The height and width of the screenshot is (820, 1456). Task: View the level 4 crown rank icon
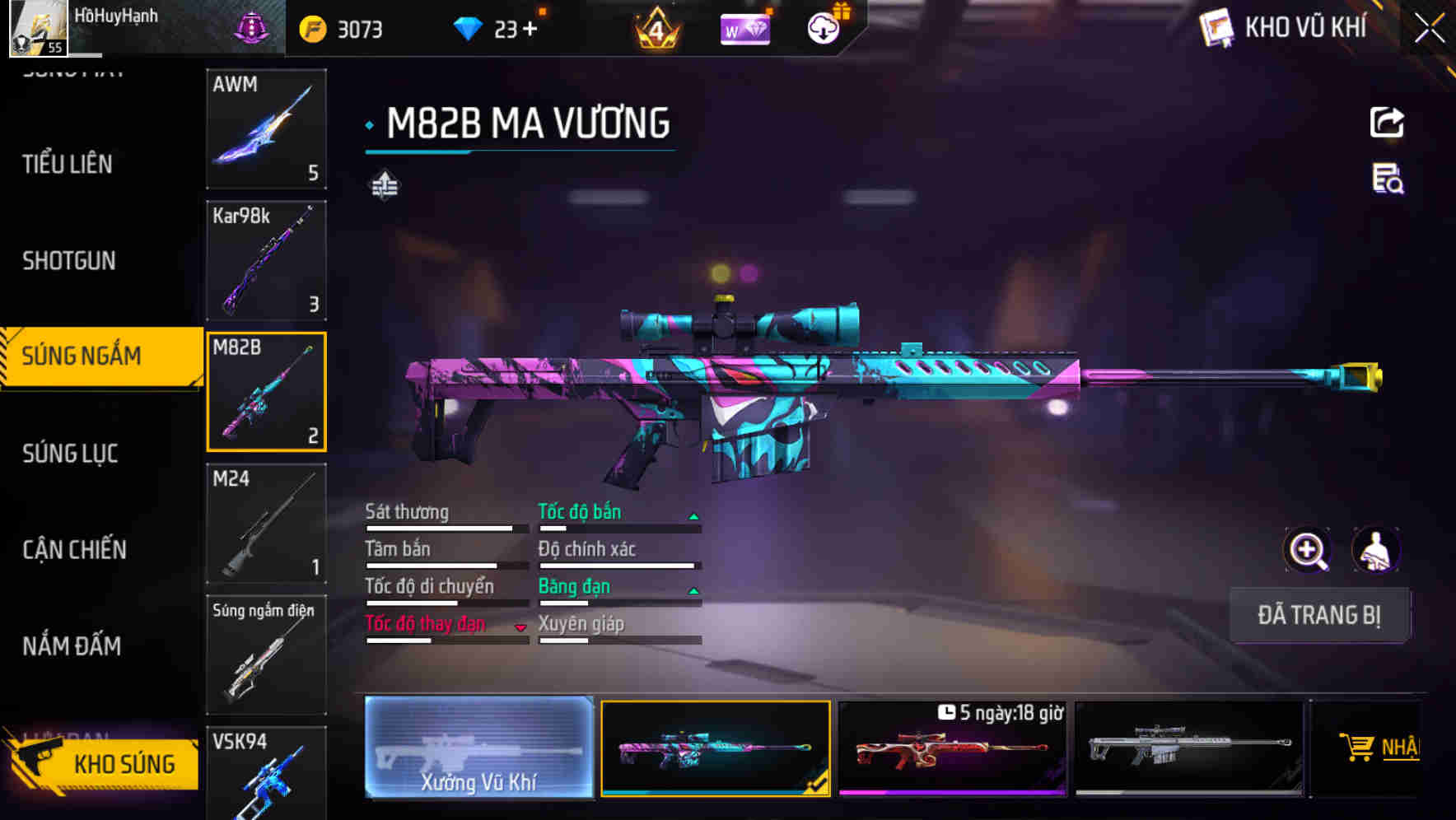click(x=655, y=27)
